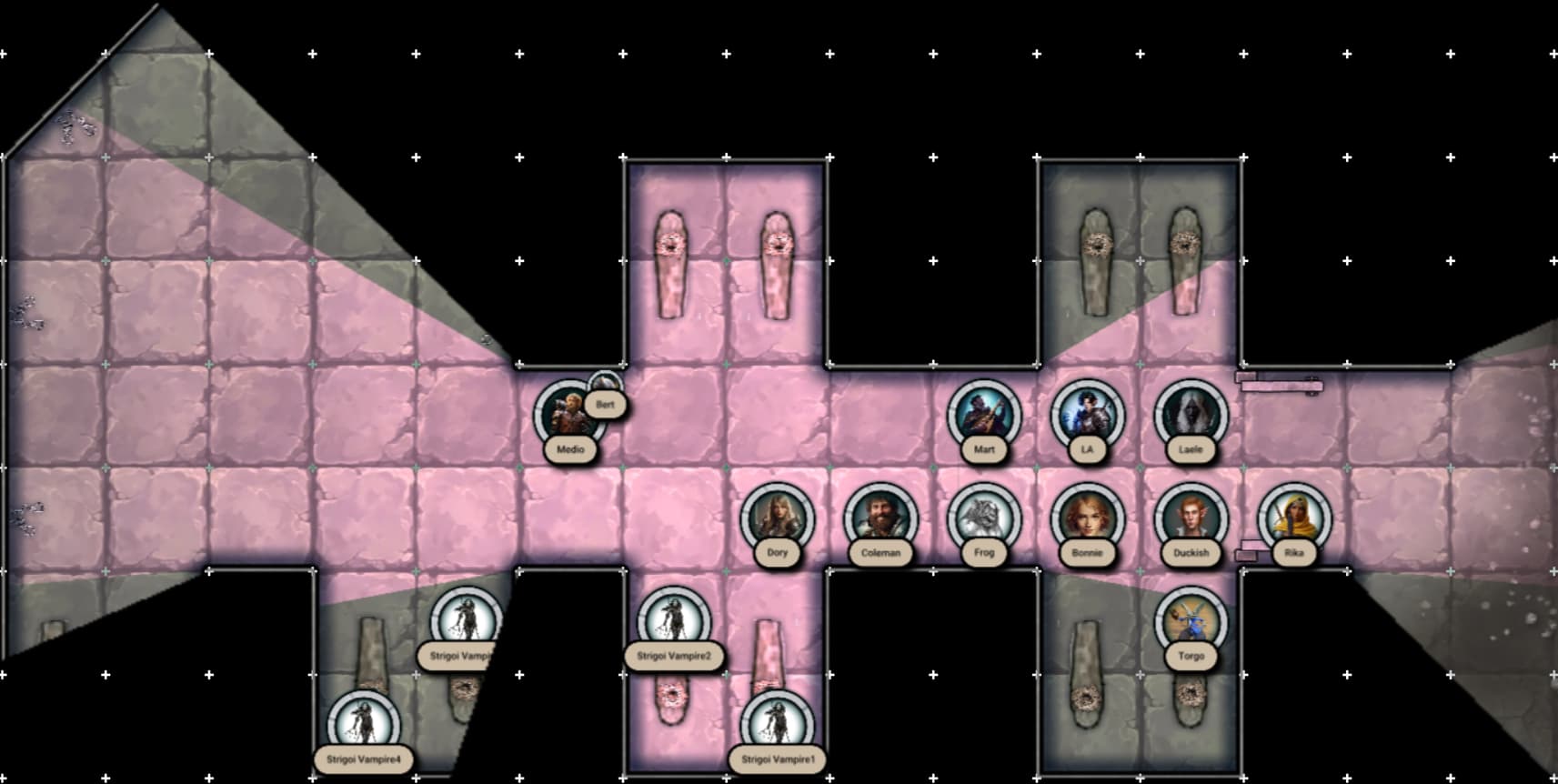
Task: Click the Frog token
Action: (x=983, y=518)
